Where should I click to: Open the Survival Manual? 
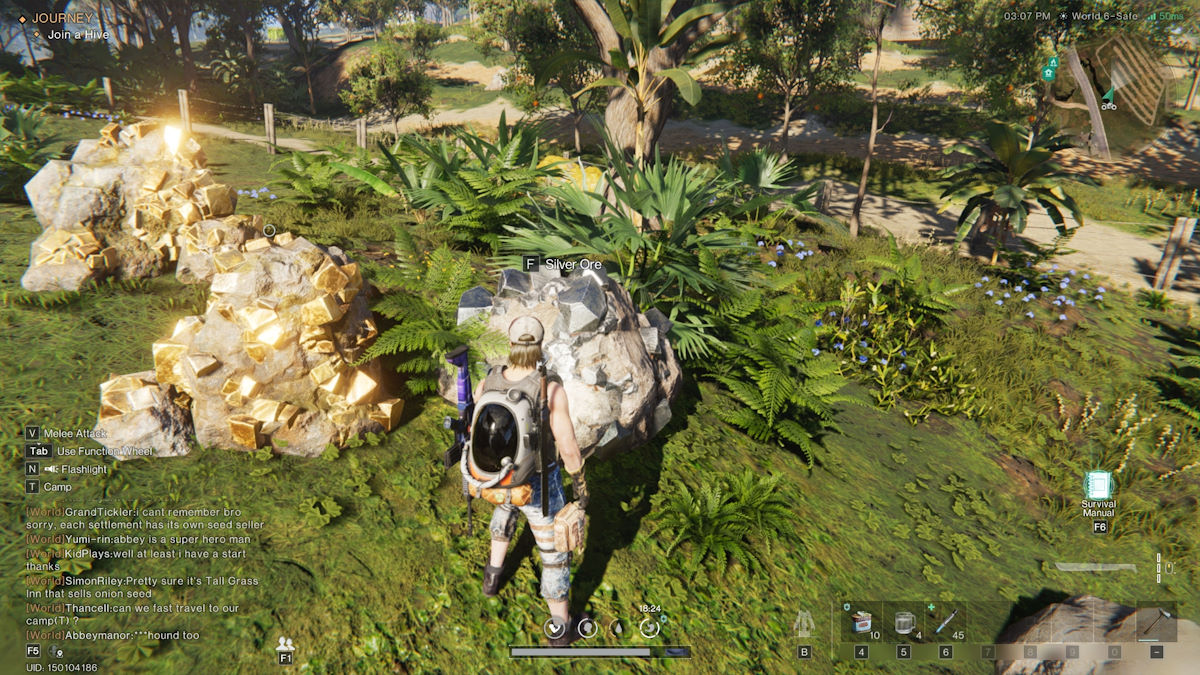[1099, 487]
